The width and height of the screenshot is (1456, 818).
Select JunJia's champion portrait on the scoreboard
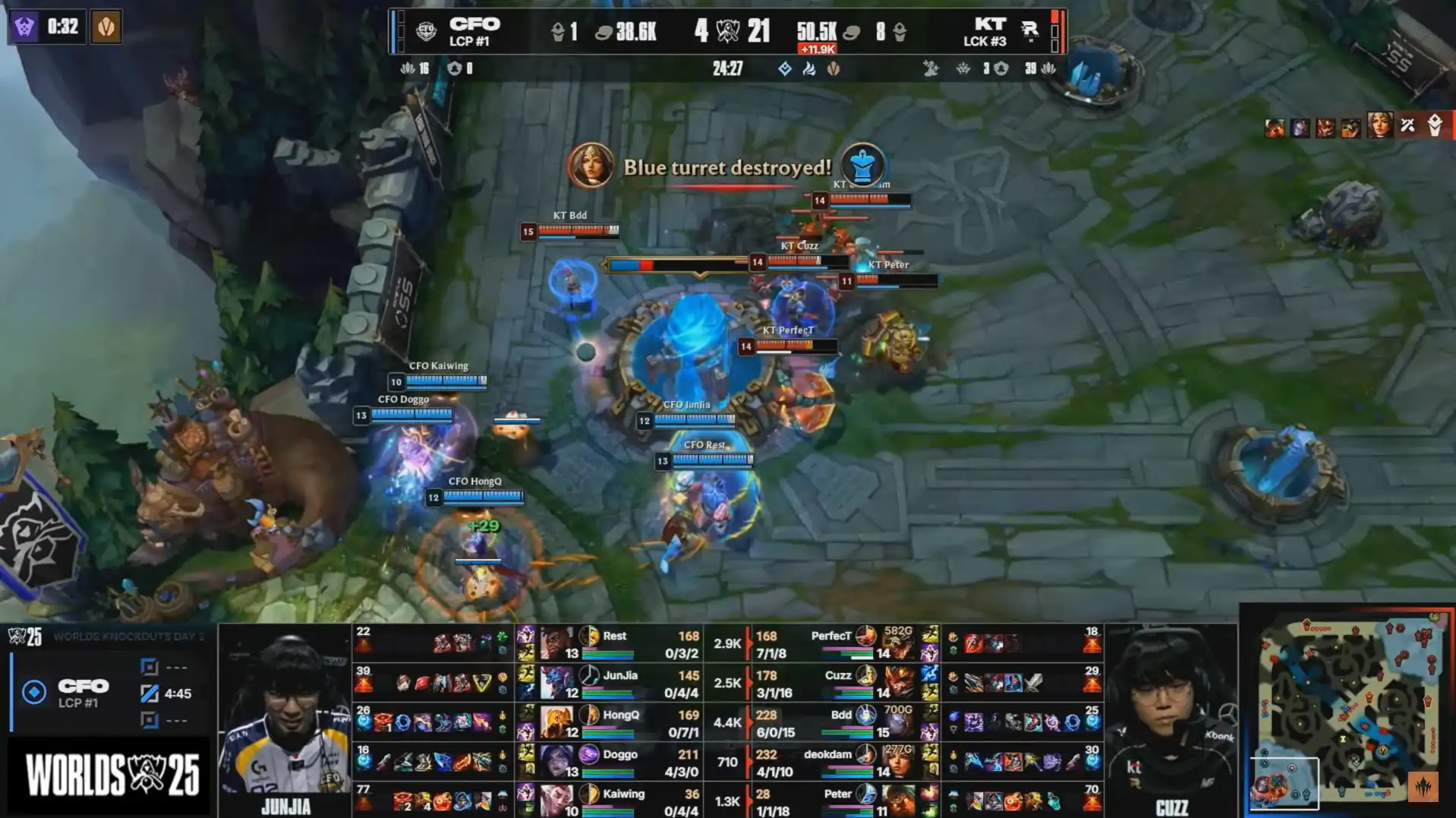coord(556,683)
